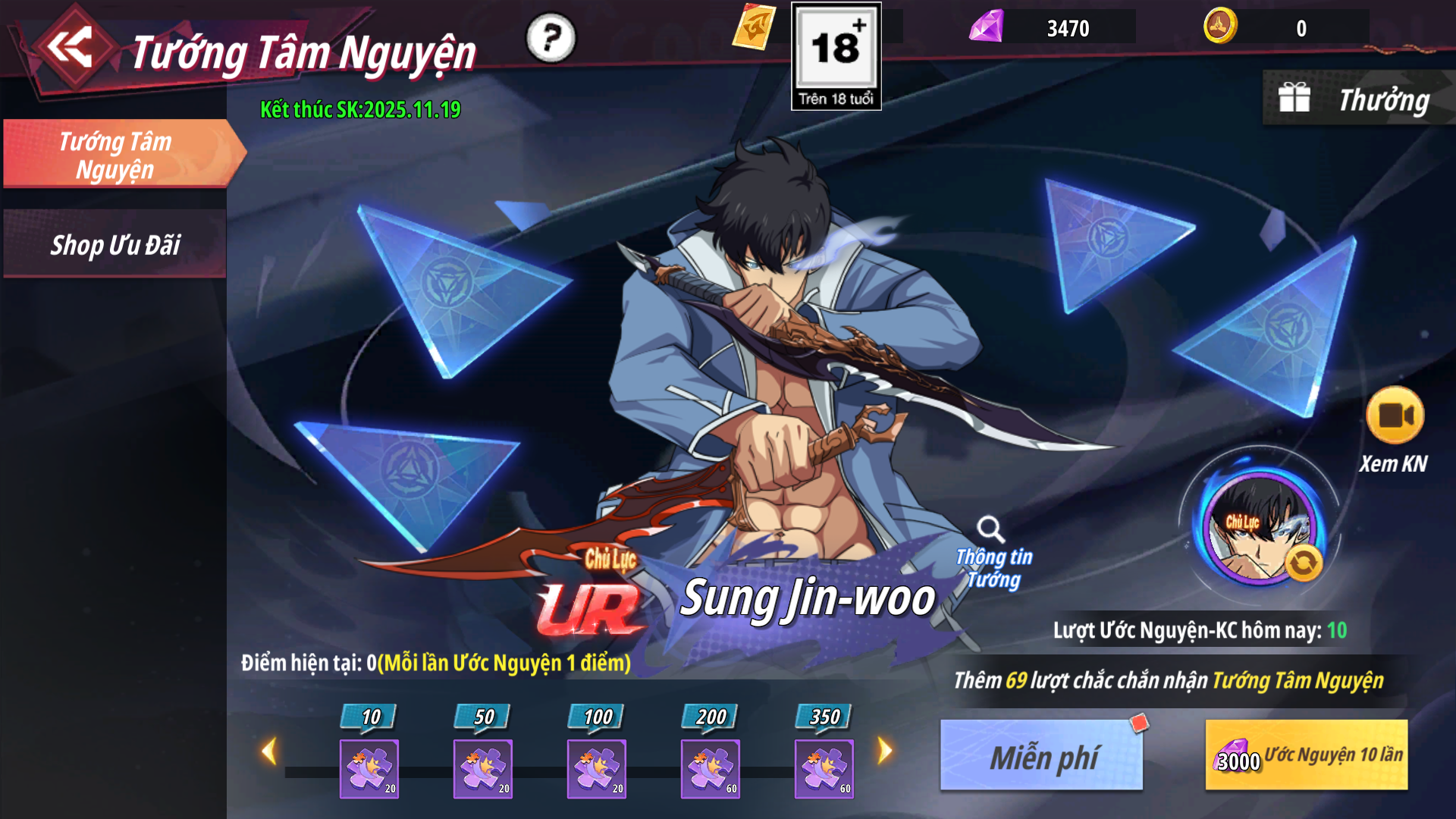Viewport: 1456px width, 819px height.
Task: Select the 50-point milestone reward
Action: coord(483,767)
